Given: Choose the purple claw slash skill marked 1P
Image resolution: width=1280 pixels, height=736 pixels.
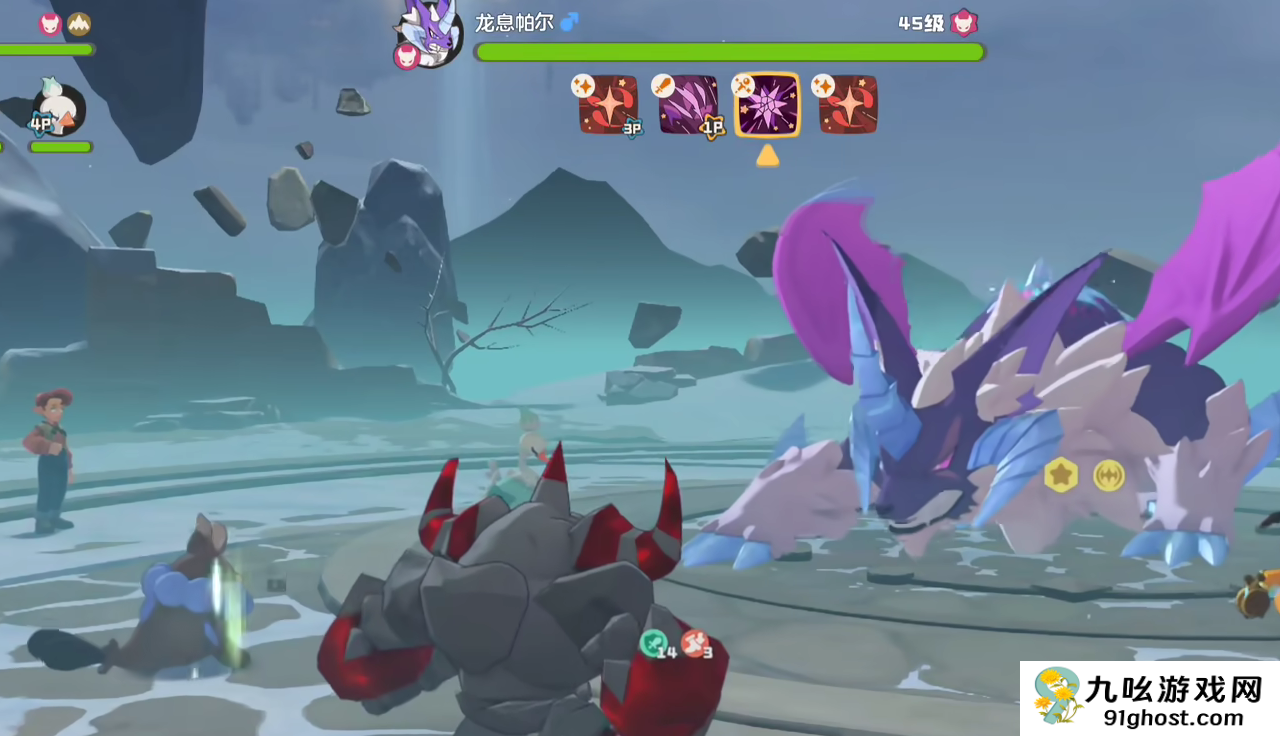Looking at the screenshot, I should click(x=688, y=105).
